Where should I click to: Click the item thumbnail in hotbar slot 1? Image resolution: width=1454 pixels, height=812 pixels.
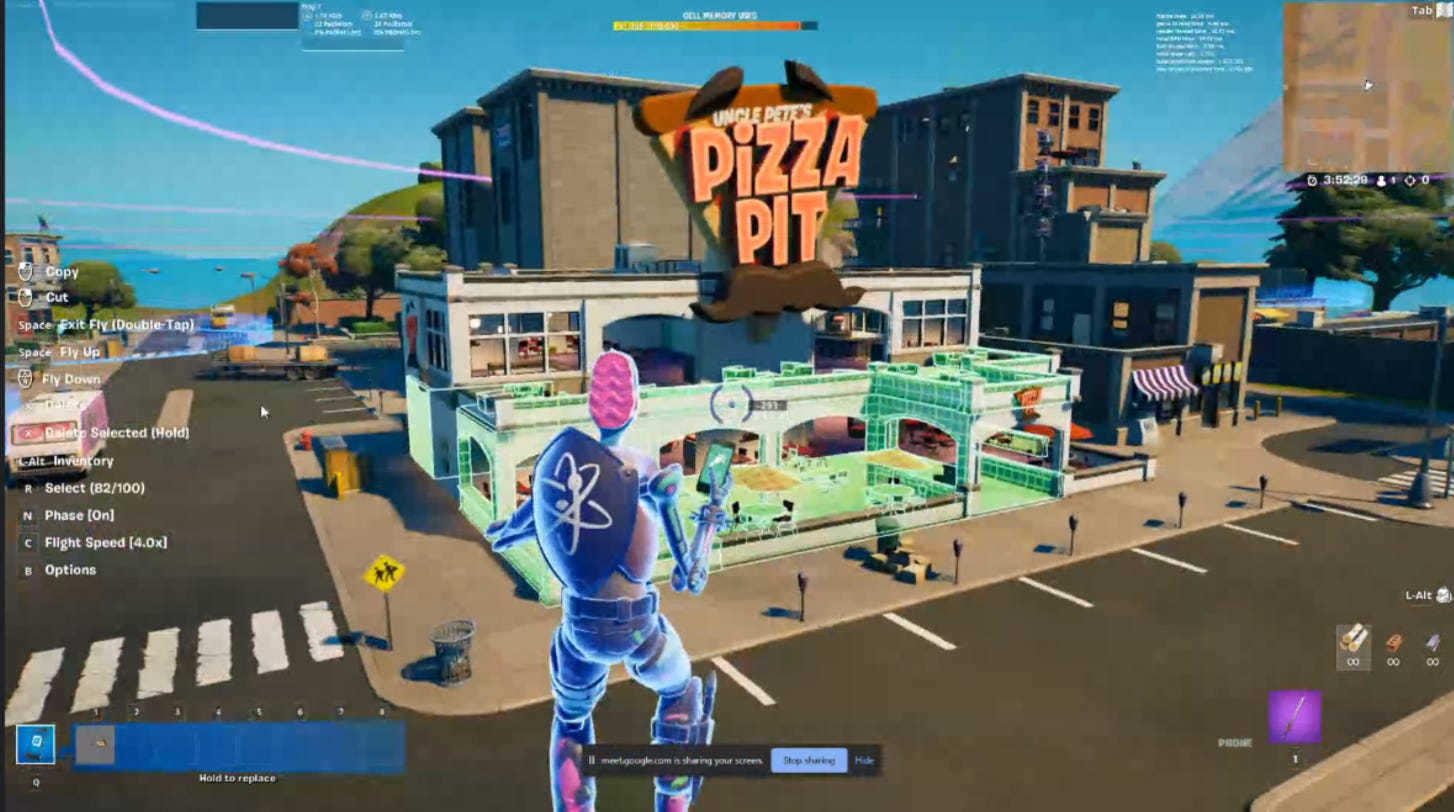95,745
